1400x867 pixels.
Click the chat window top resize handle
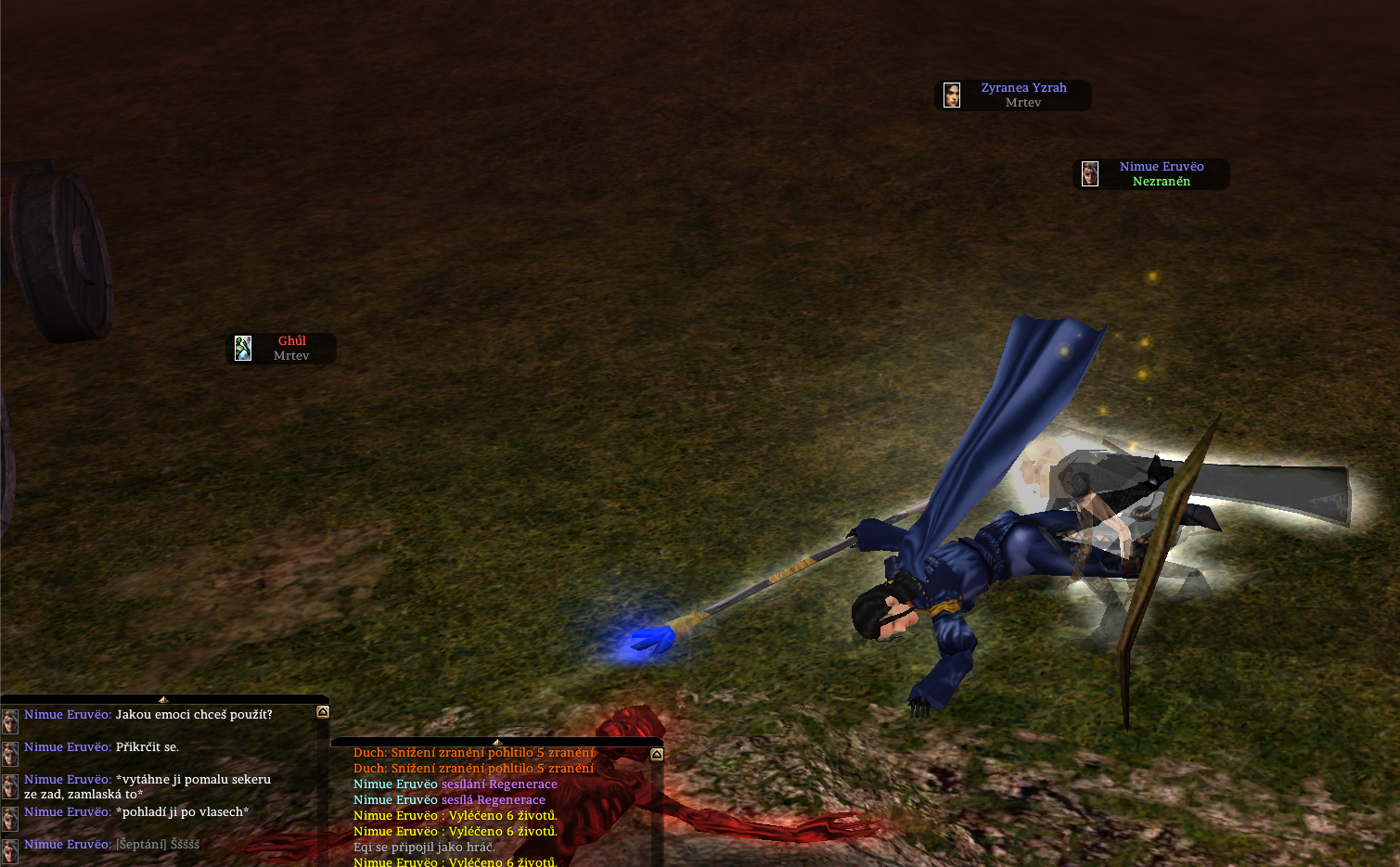163,699
